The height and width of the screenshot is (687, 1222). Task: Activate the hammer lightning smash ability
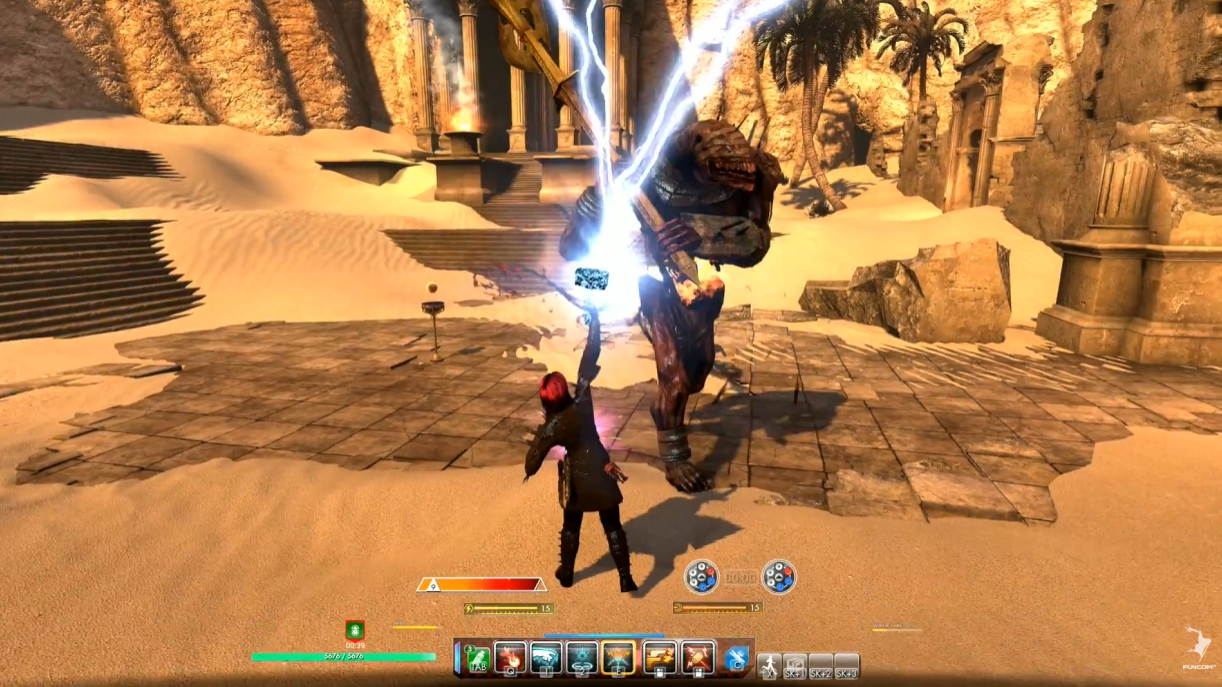point(697,657)
